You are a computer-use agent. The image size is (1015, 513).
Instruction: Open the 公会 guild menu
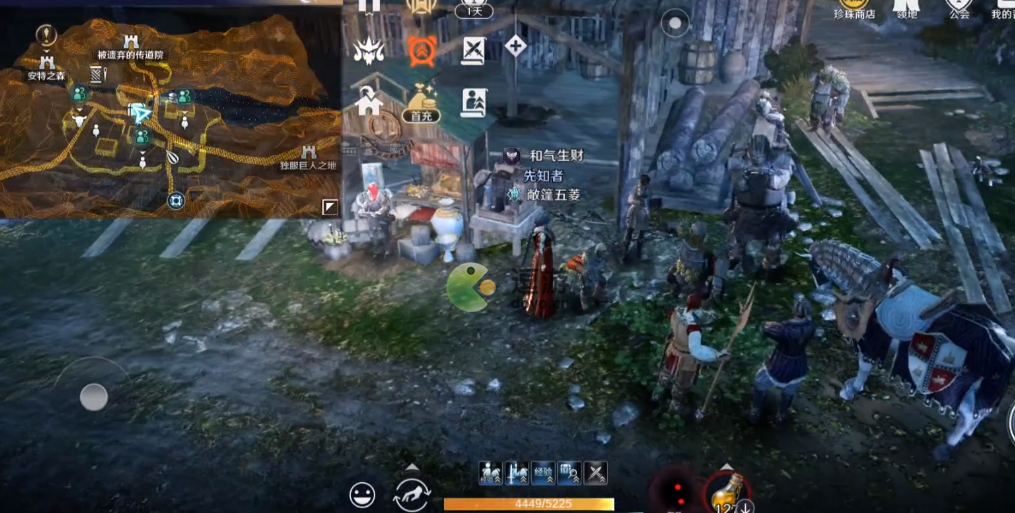960,7
